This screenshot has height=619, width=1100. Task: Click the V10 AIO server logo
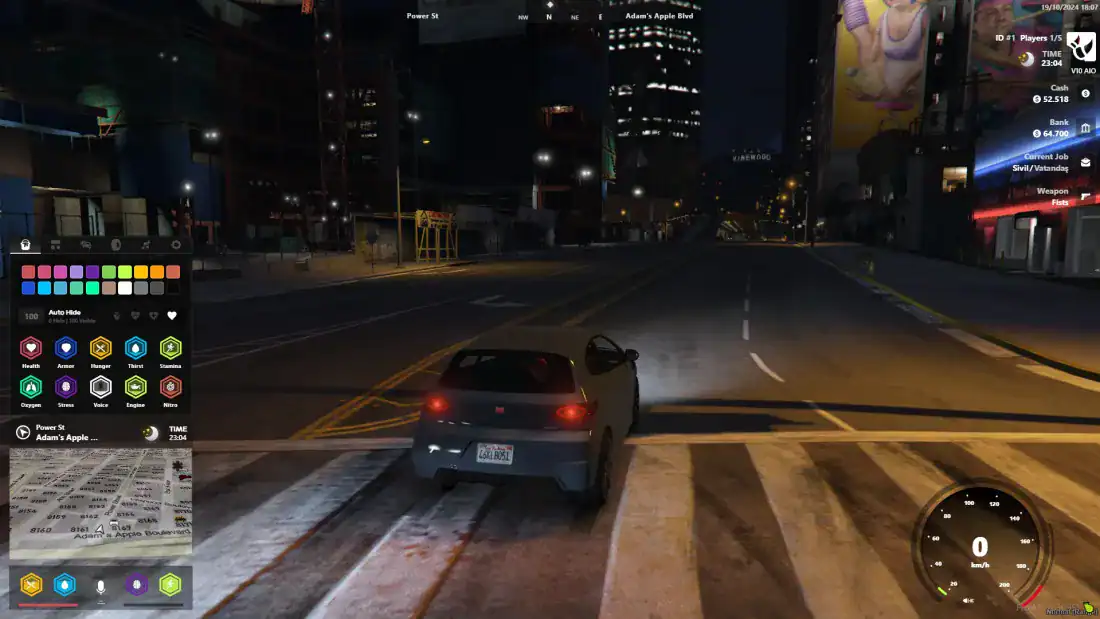tap(1082, 47)
